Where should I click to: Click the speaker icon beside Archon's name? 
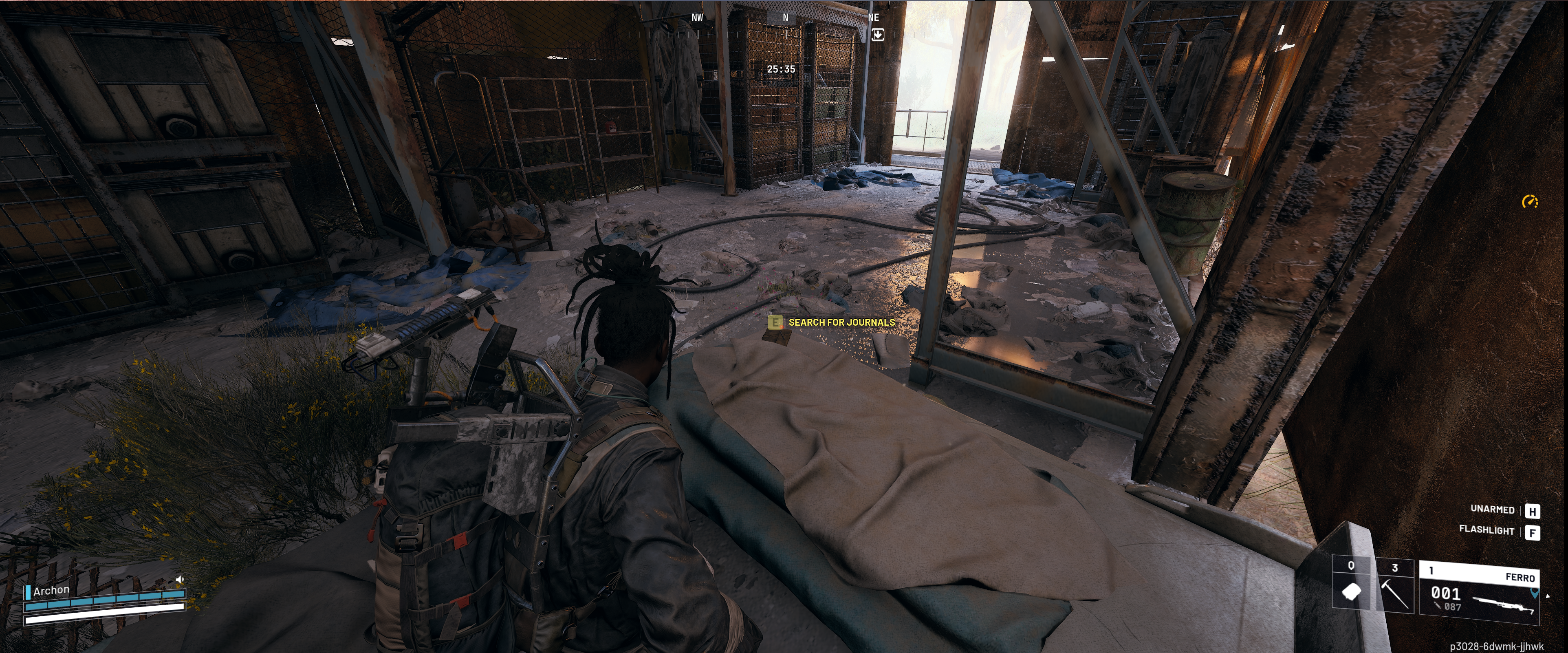(180, 579)
